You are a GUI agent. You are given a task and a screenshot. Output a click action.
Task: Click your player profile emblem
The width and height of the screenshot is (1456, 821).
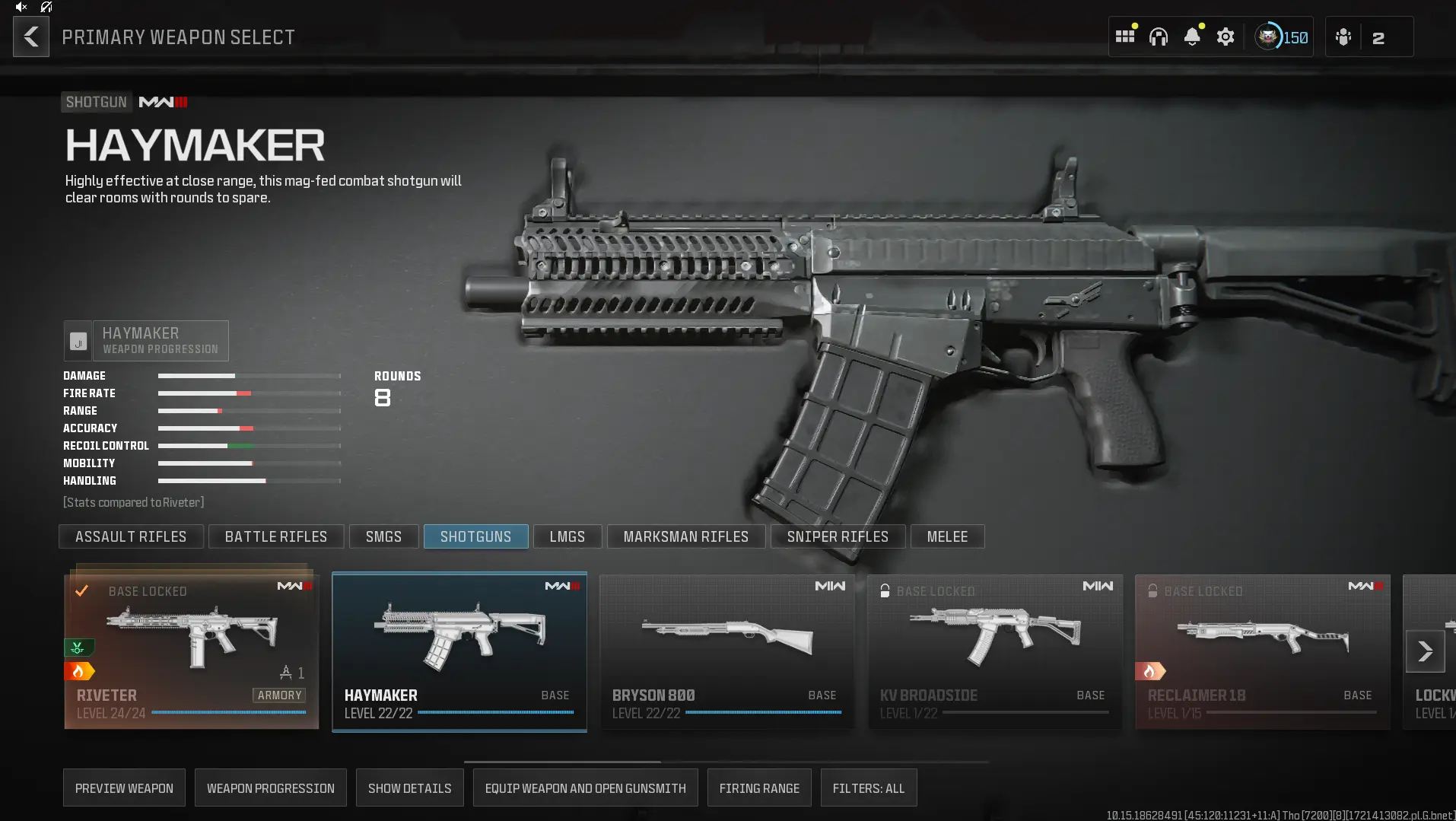pos(1267,36)
